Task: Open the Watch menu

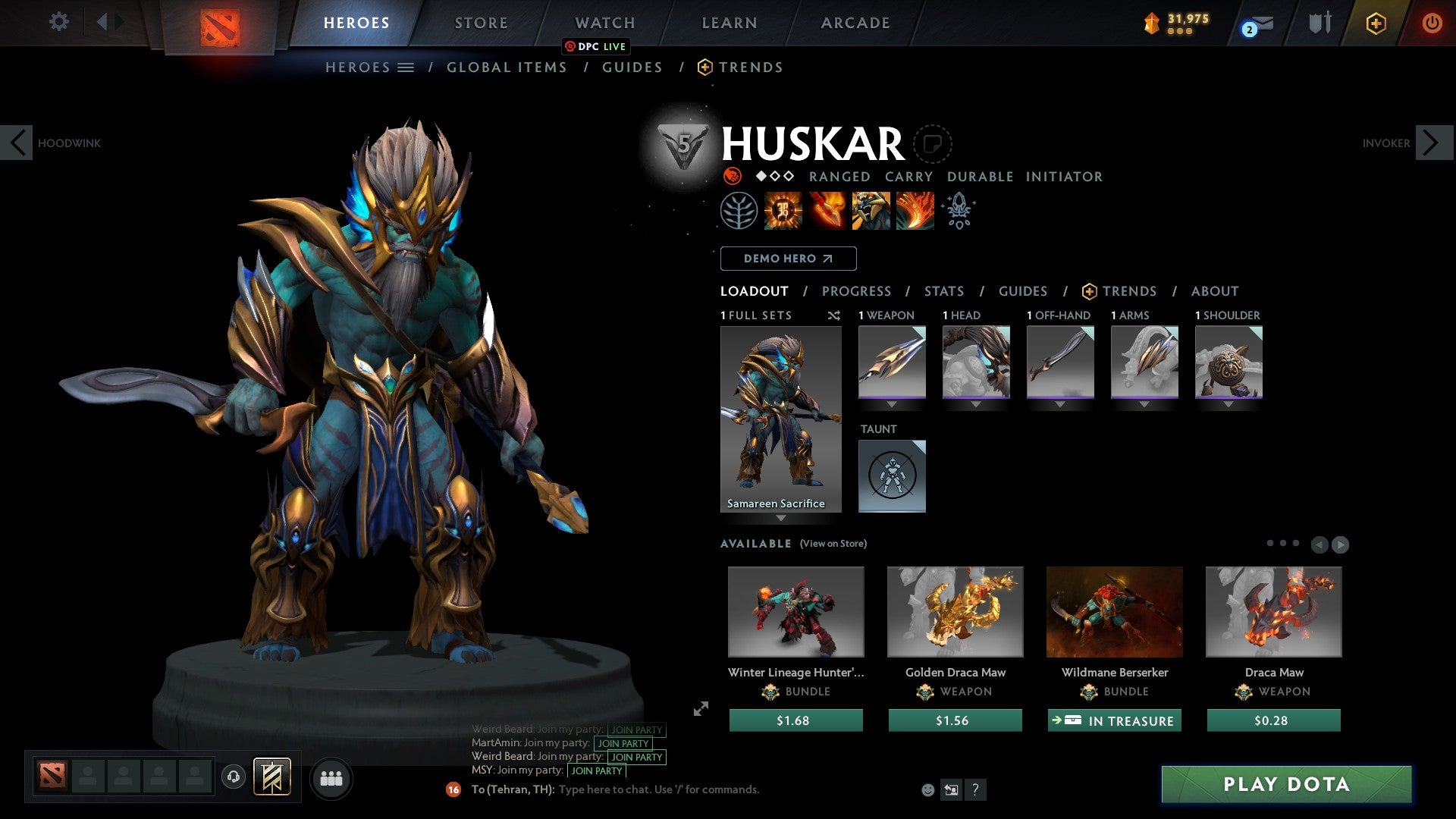Action: click(604, 23)
